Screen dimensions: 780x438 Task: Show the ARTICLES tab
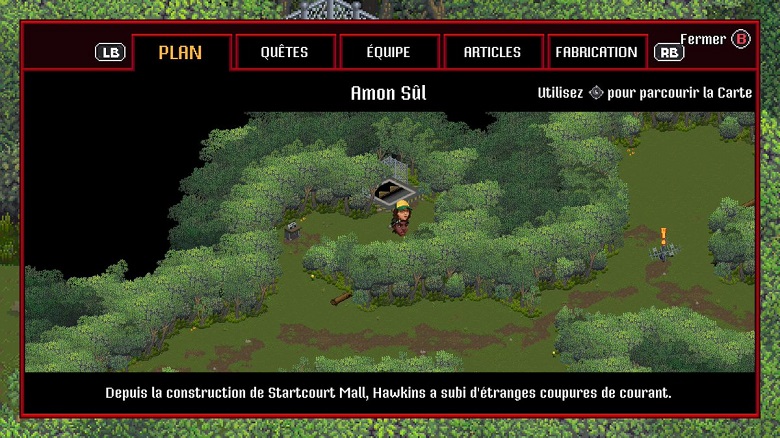(492, 52)
